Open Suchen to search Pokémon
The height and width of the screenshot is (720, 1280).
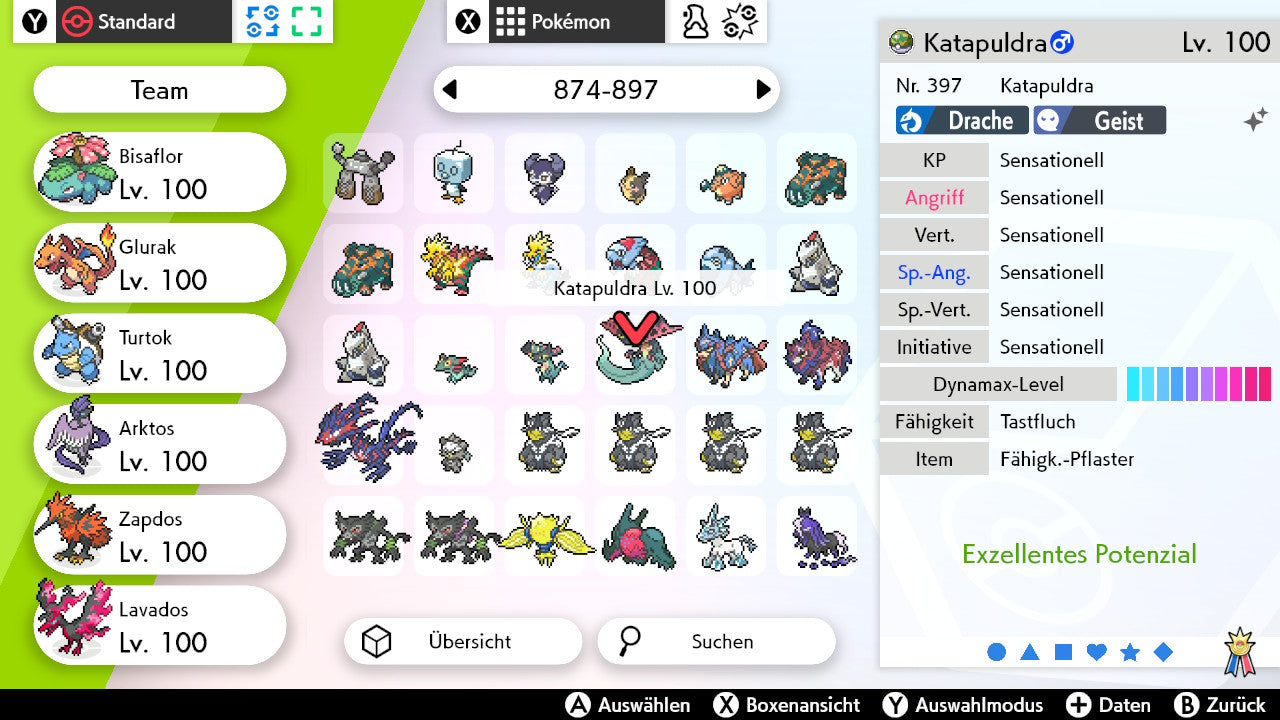tap(716, 641)
